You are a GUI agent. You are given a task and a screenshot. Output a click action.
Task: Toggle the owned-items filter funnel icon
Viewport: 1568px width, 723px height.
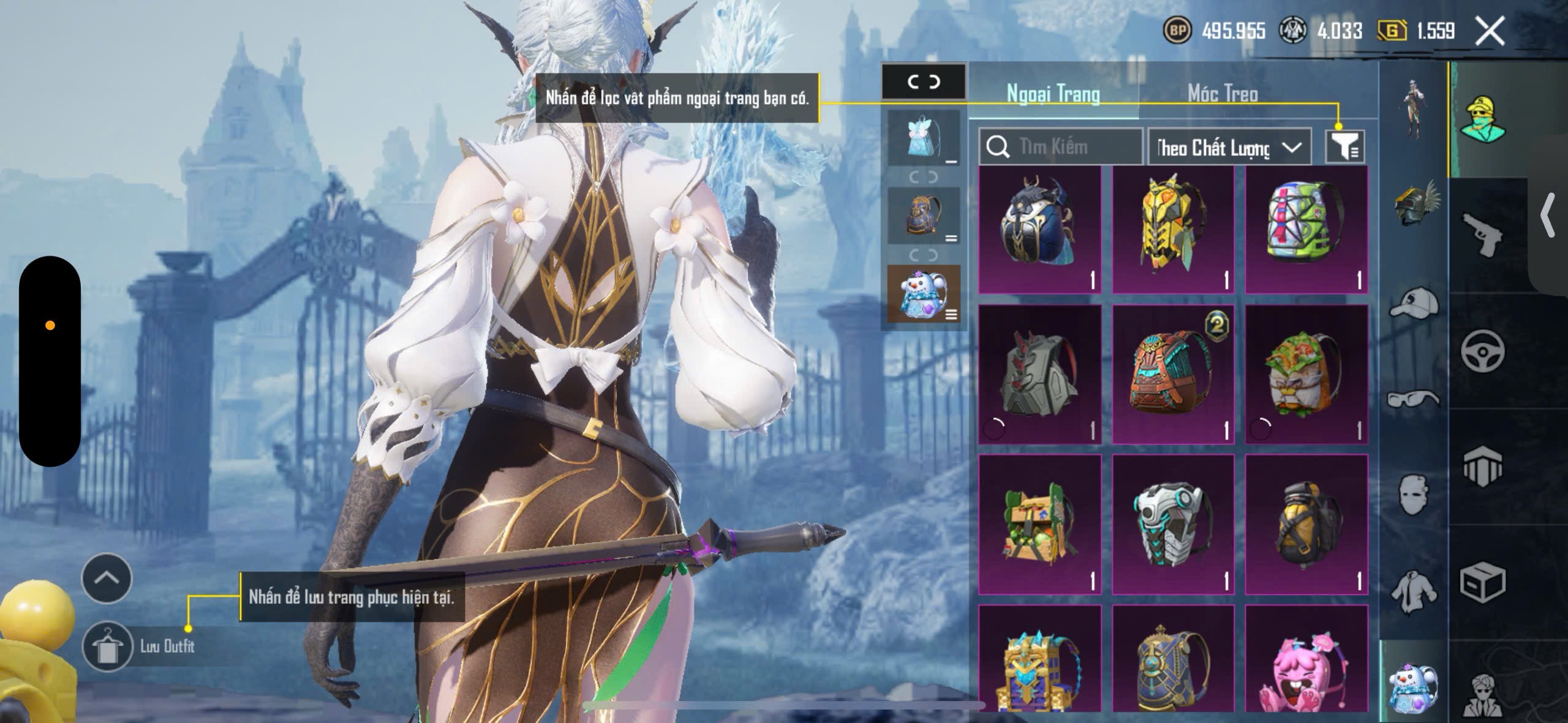(x=1344, y=147)
